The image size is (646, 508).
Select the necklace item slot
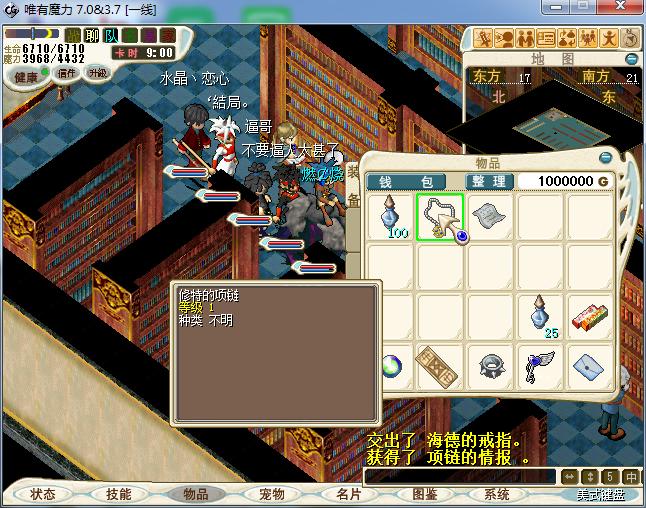click(x=438, y=216)
